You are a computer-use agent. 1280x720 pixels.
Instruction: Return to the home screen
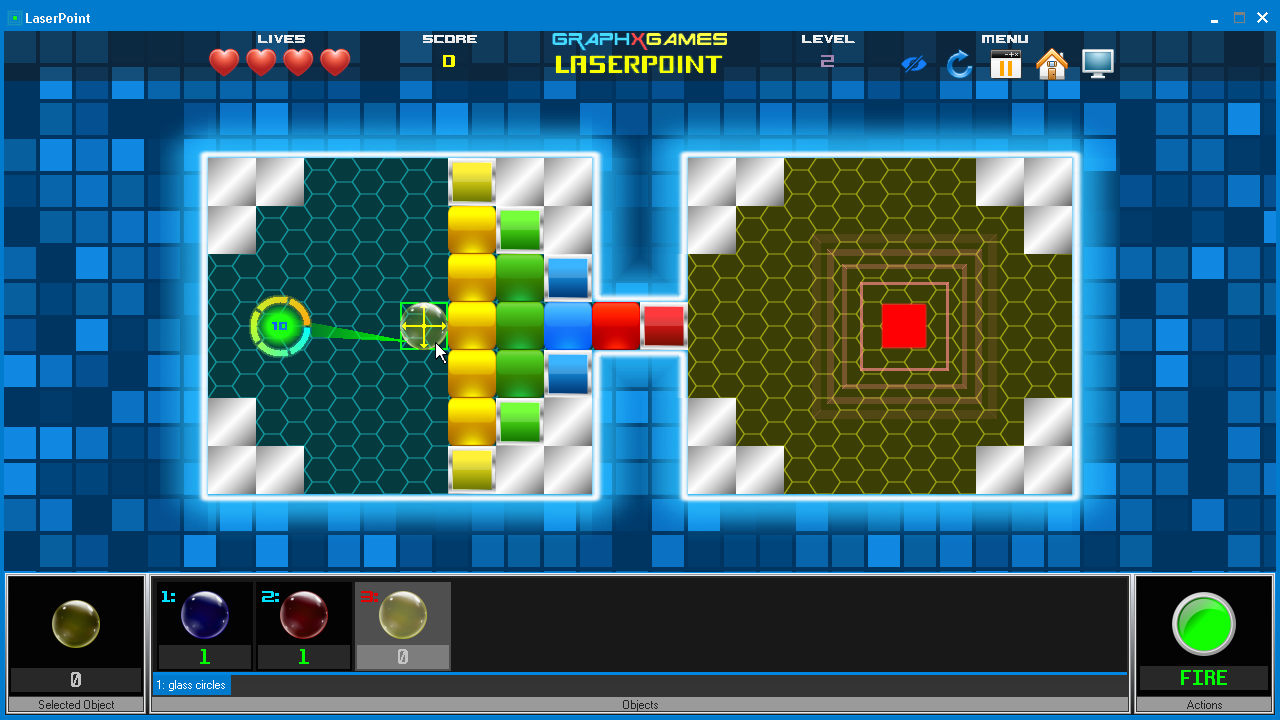(1051, 65)
